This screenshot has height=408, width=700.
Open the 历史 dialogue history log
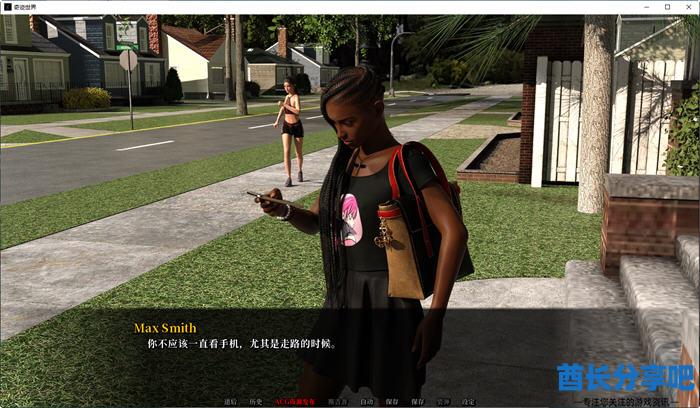[256, 402]
